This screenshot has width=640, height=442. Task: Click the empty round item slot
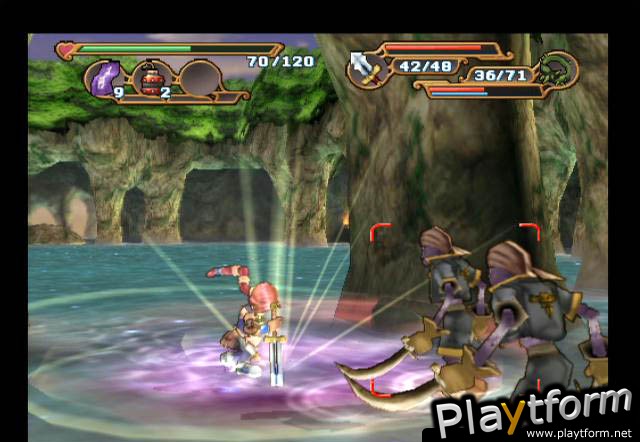tap(200, 77)
